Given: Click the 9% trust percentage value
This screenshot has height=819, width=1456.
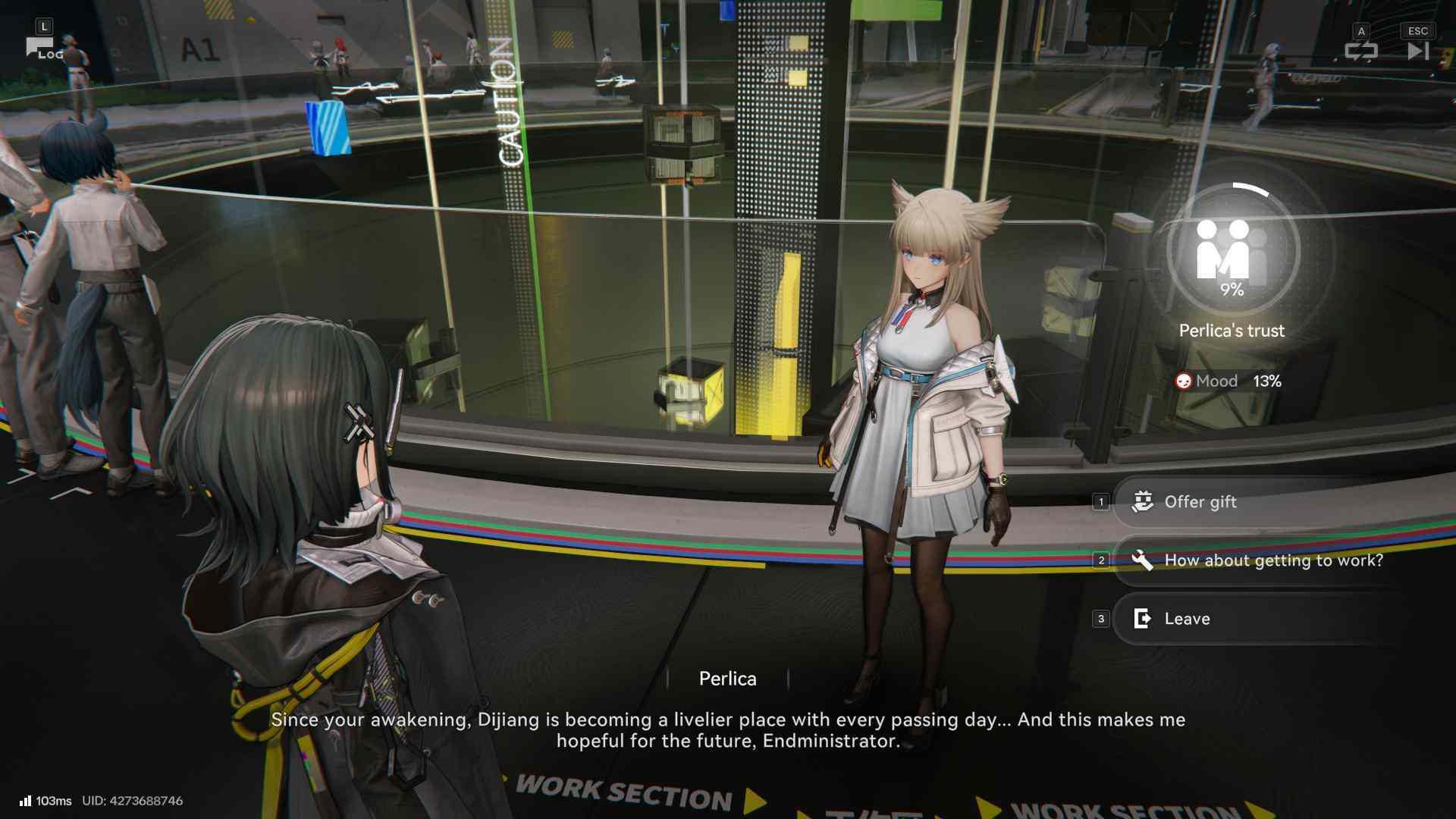Looking at the screenshot, I should point(1234,290).
